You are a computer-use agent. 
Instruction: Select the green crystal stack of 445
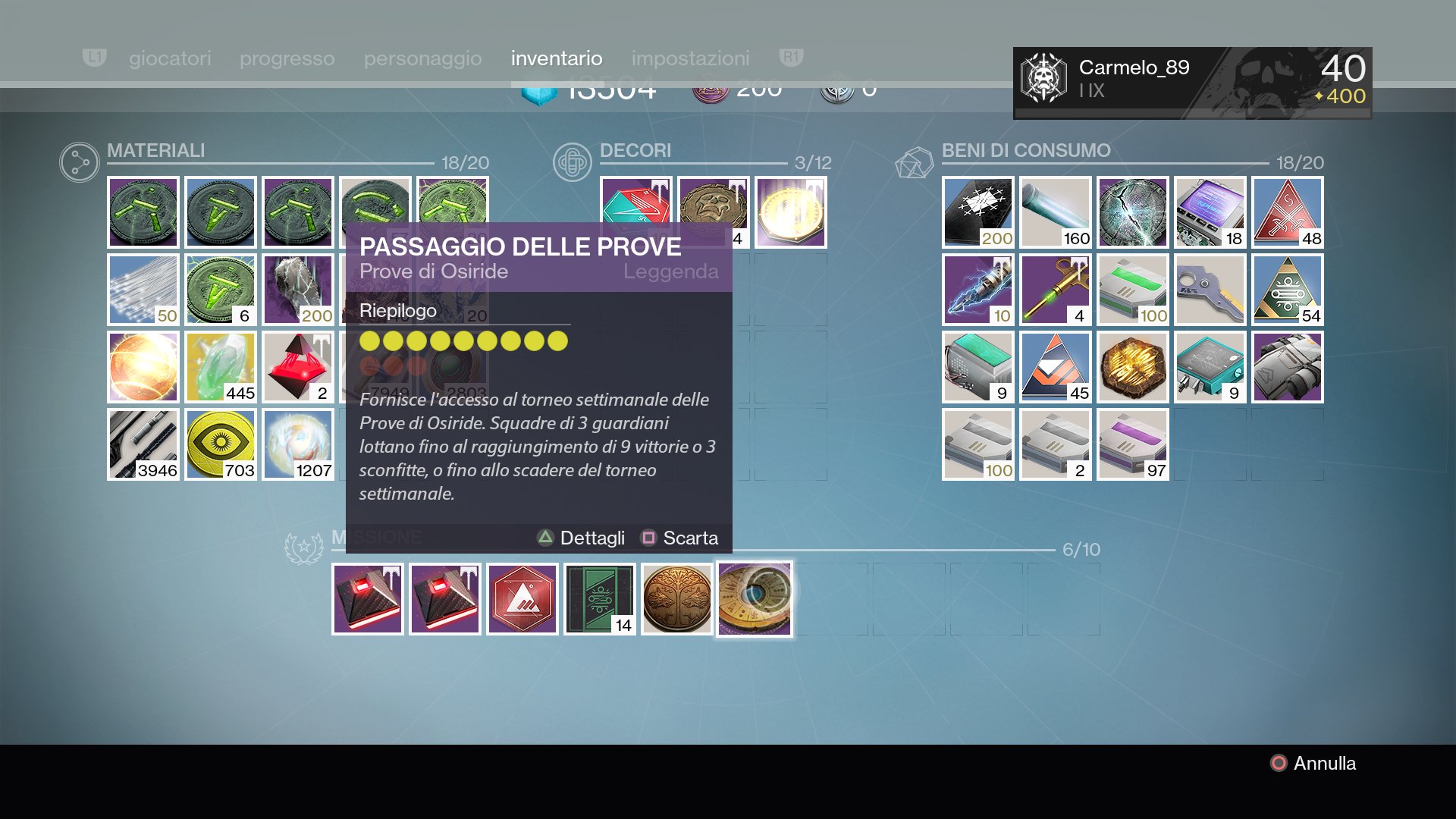coord(221,367)
